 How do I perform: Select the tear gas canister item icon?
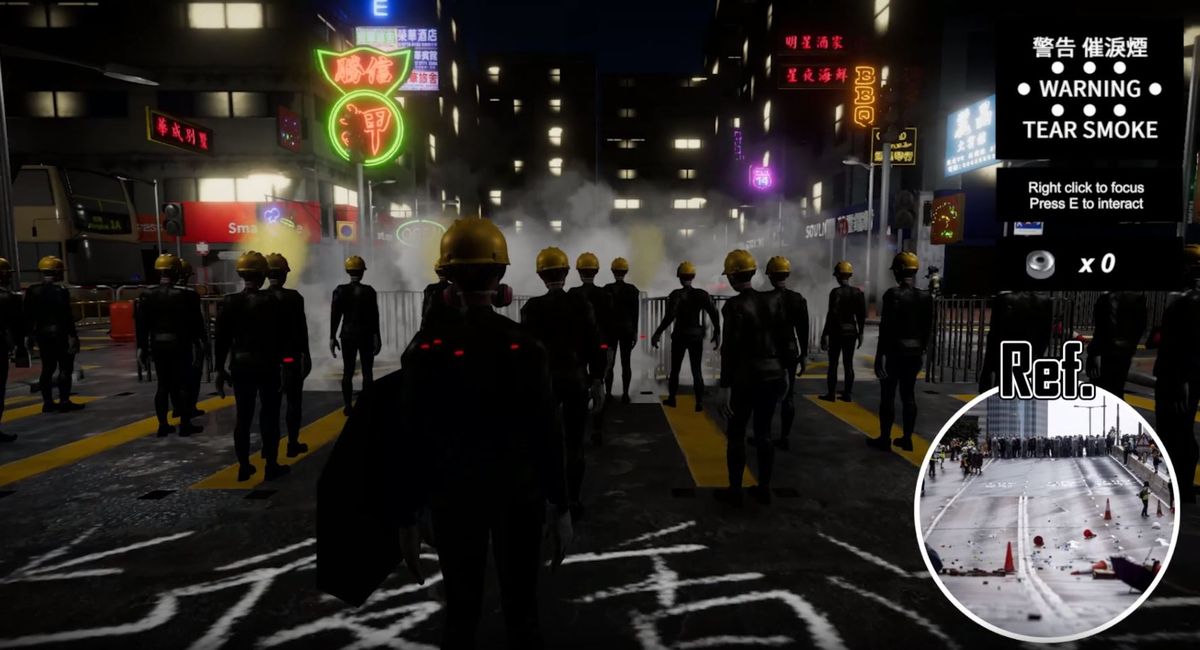click(x=1040, y=264)
